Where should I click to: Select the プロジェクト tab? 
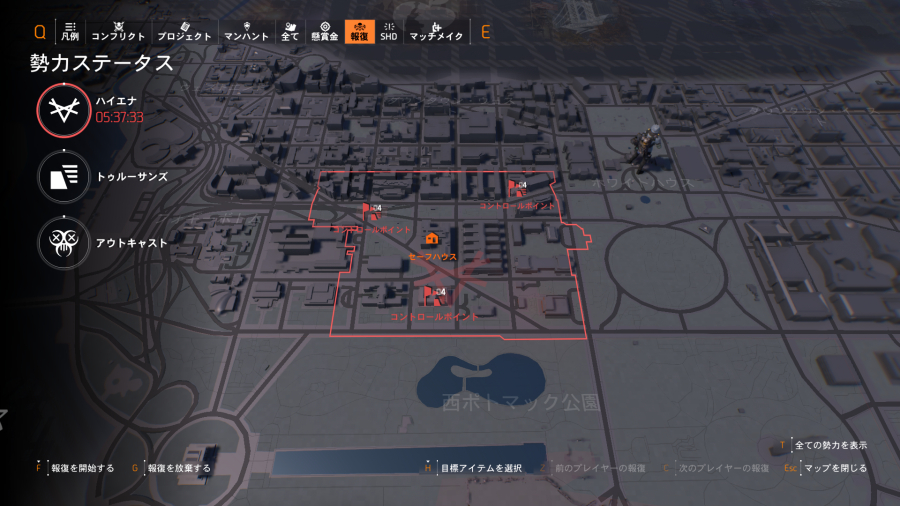coord(184,31)
